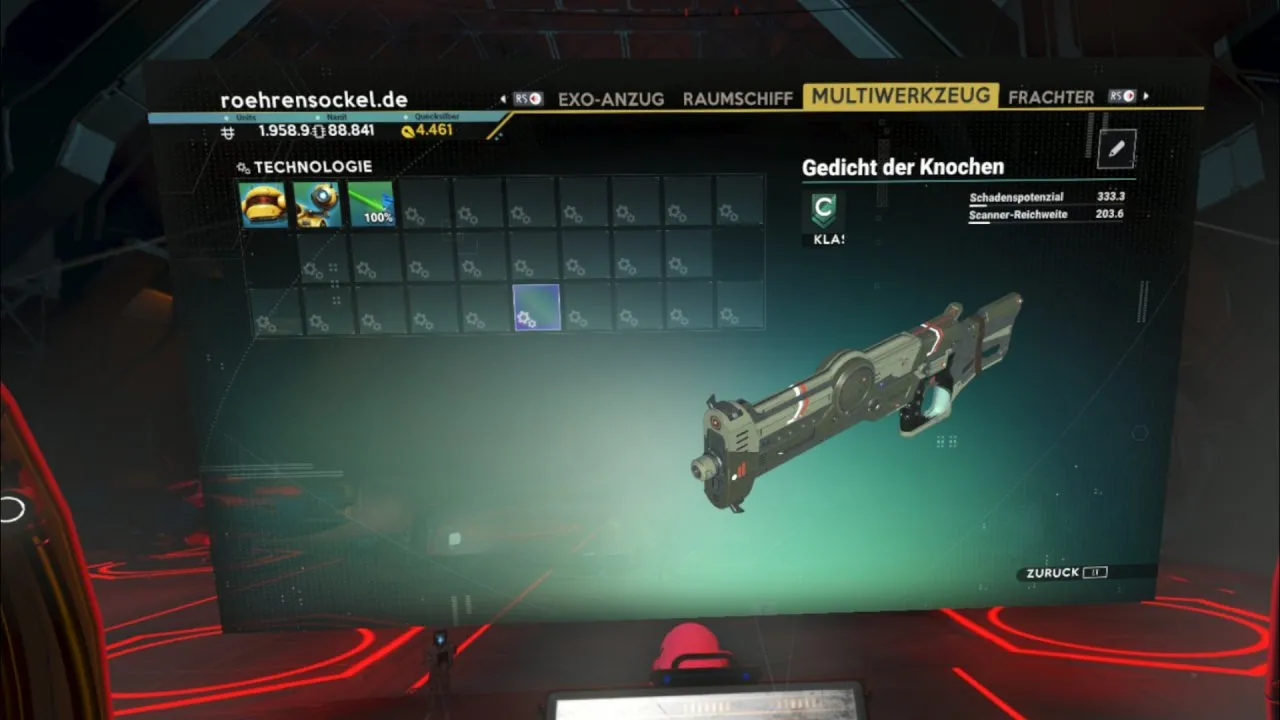The height and width of the screenshot is (720, 1280).
Task: Click the green mining laser slot
Action: point(371,203)
